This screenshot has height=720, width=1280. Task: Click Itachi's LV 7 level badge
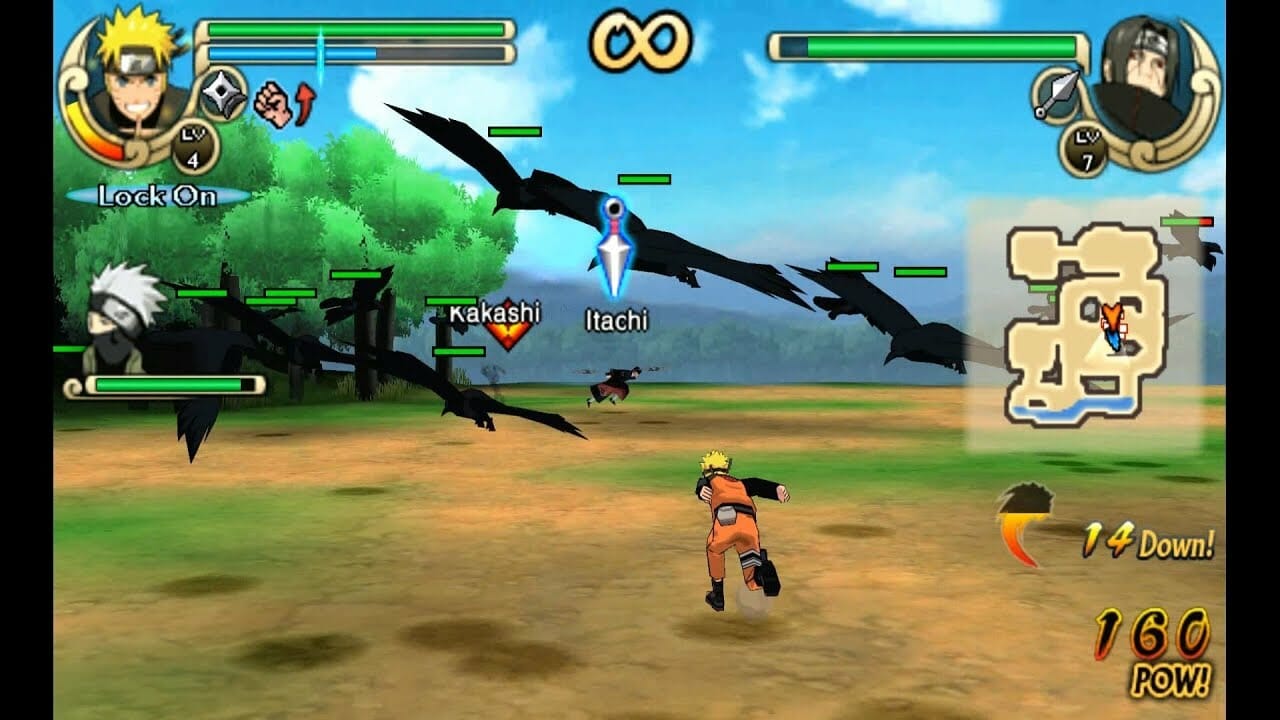[1088, 148]
